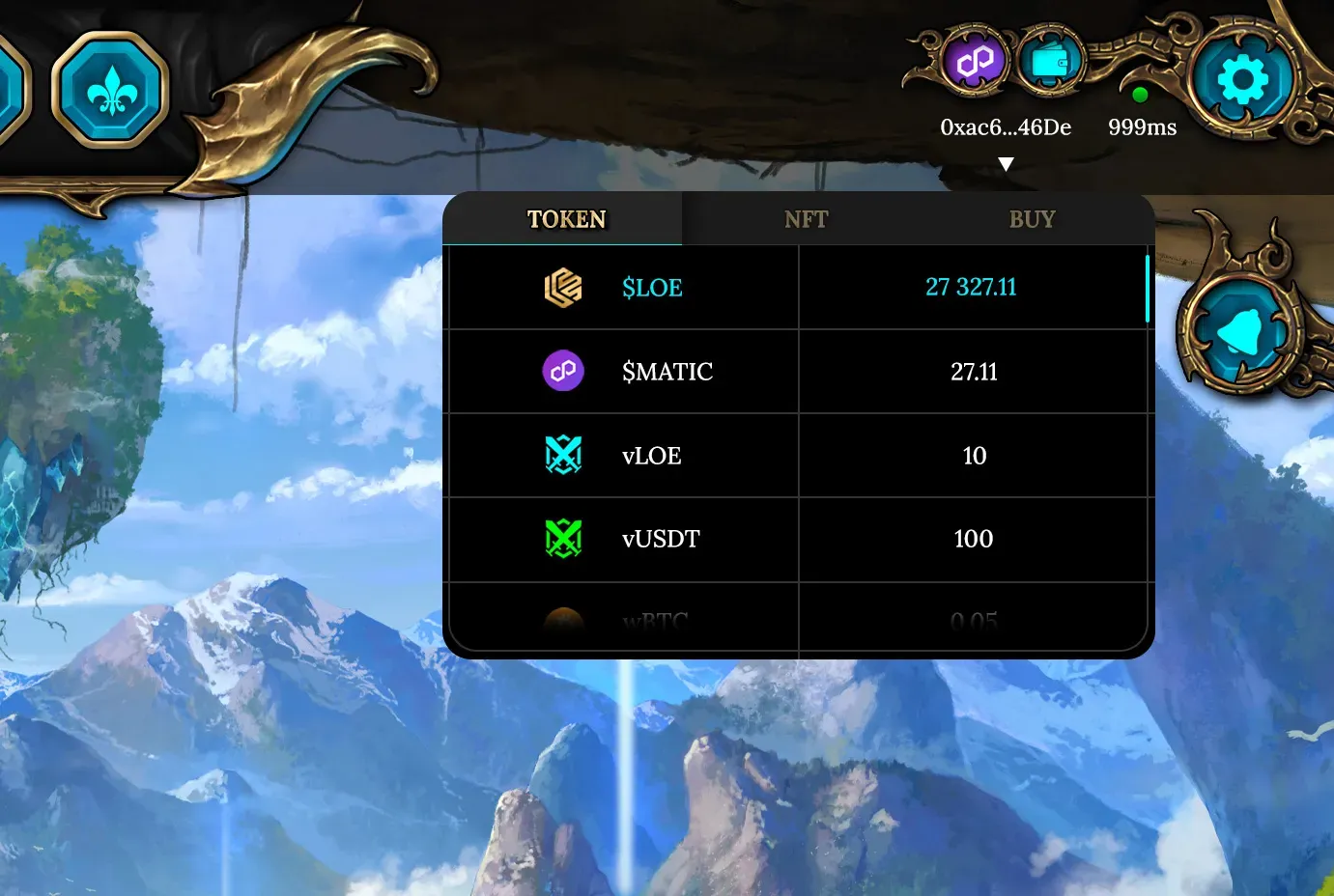1334x896 pixels.
Task: Select the TOKEN tab
Action: click(x=566, y=219)
